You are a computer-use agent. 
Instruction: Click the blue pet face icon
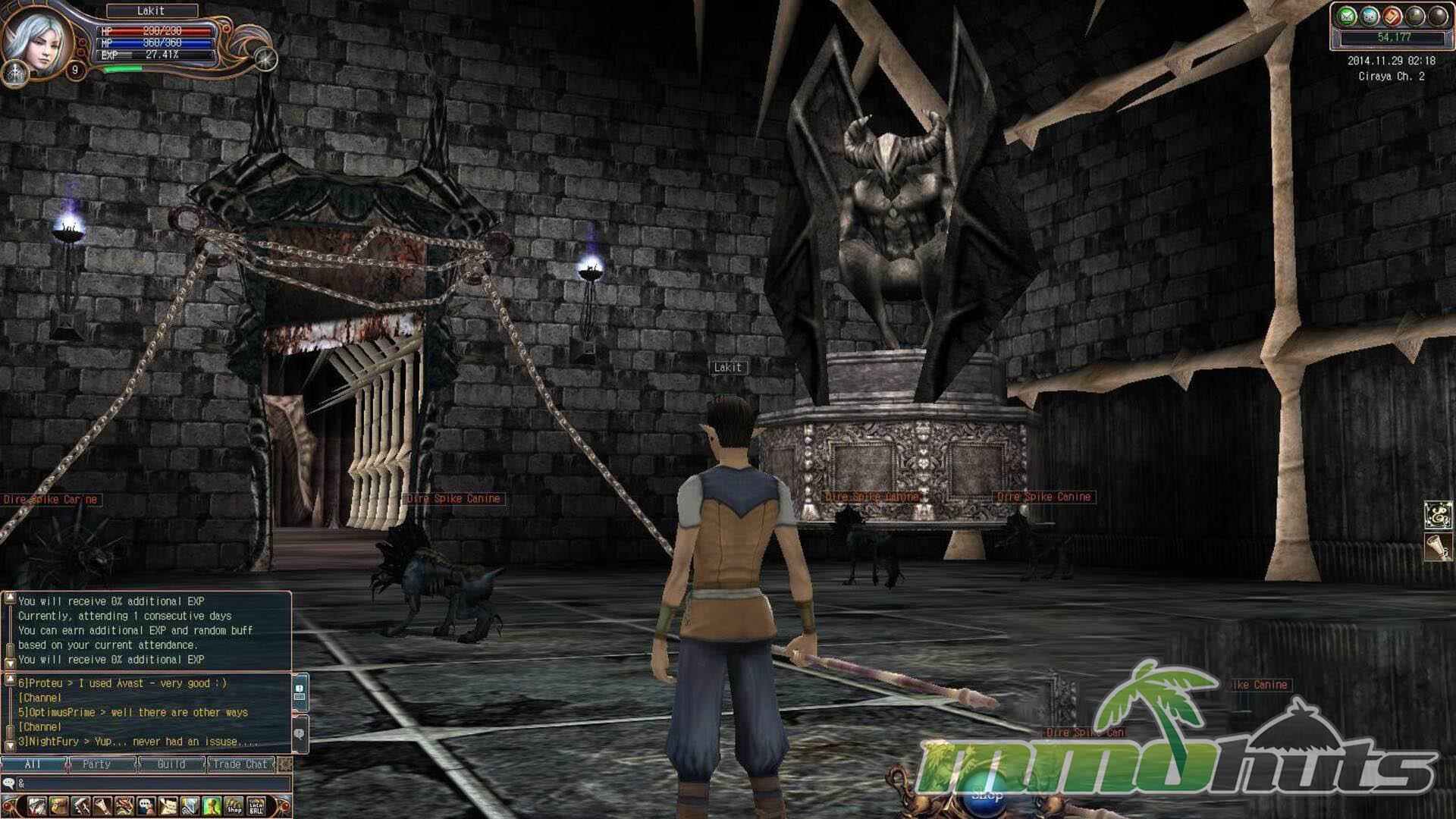click(x=1370, y=16)
